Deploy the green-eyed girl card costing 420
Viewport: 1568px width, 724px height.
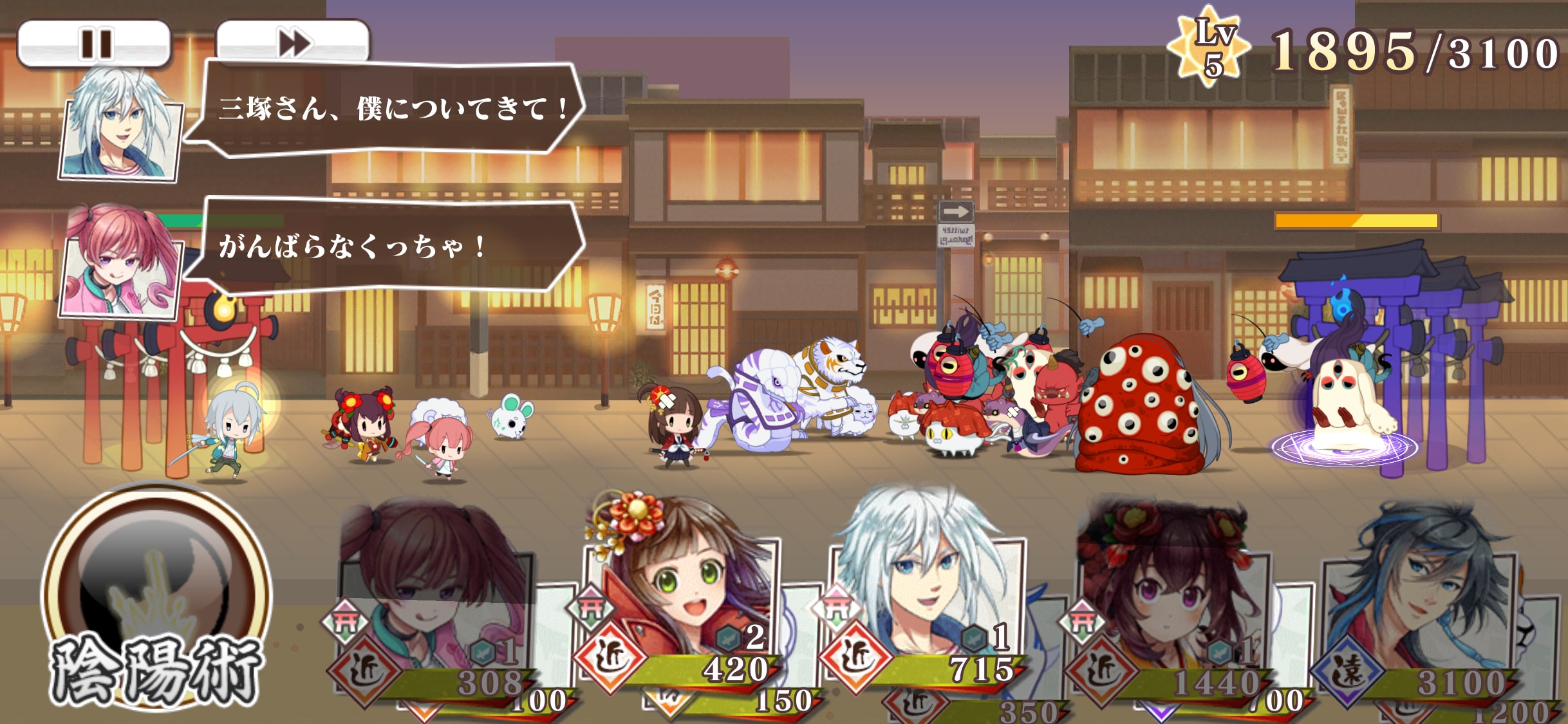pyautogui.click(x=680, y=592)
